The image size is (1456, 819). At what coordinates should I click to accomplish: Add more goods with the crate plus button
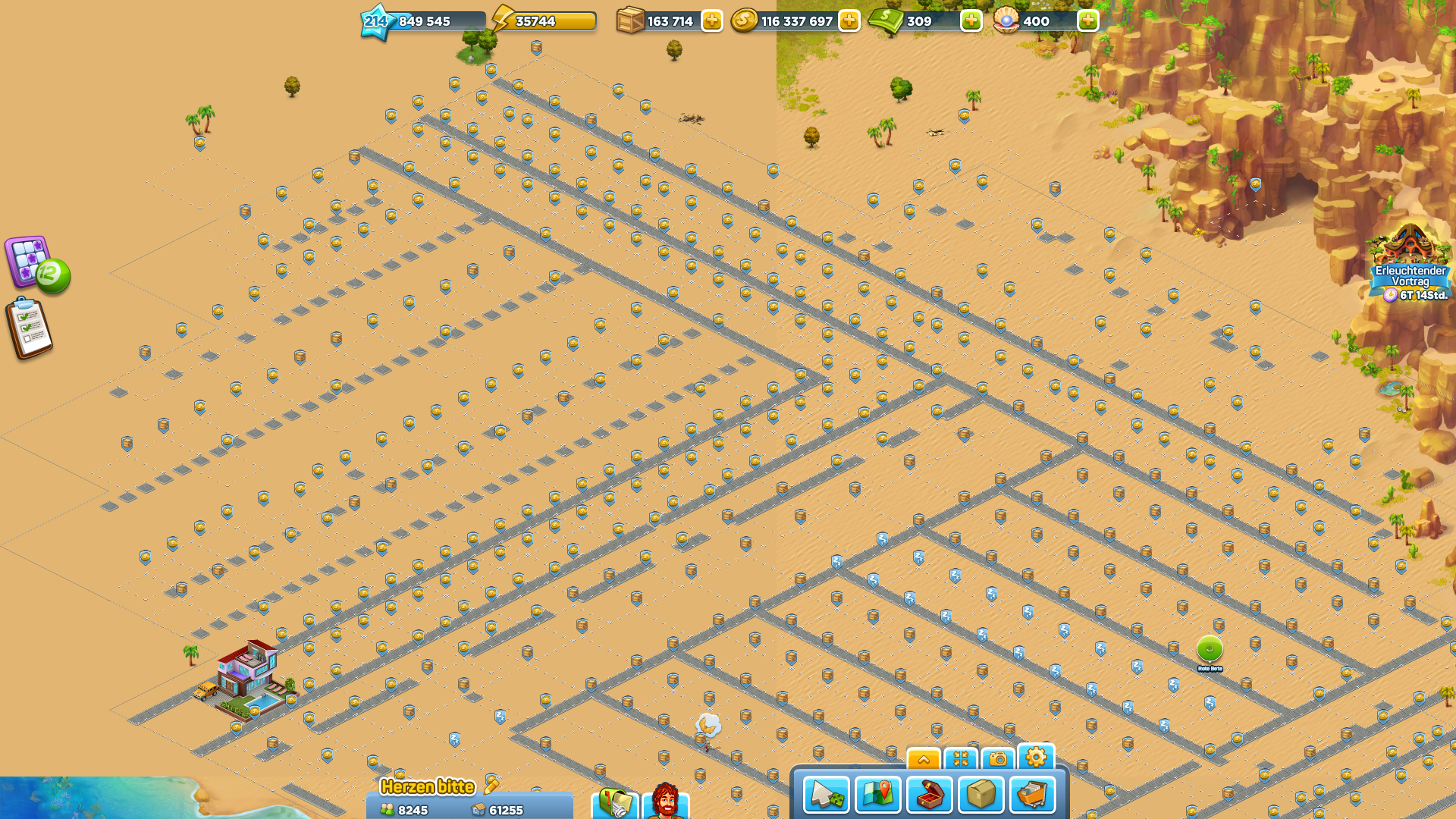[711, 21]
